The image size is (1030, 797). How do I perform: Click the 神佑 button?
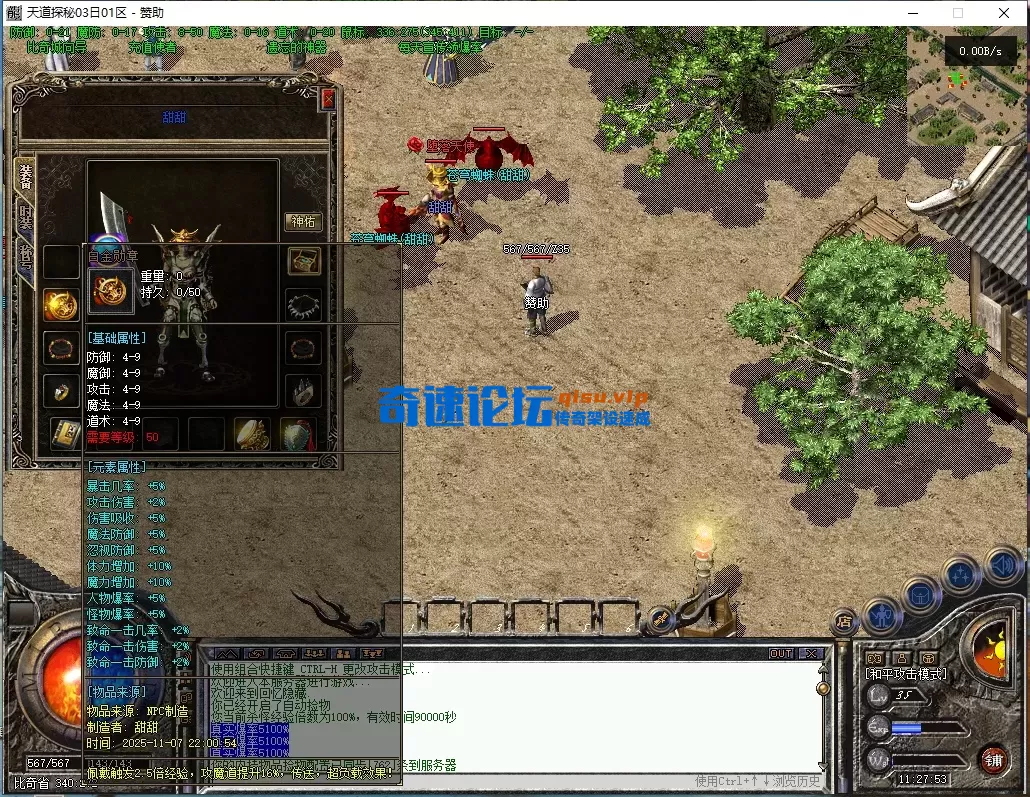tap(303, 221)
